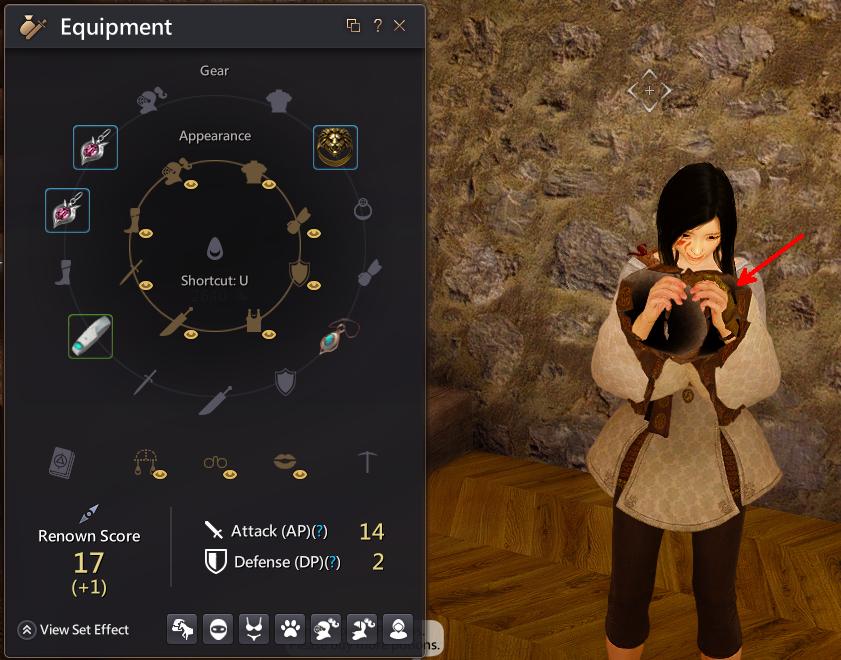Pop out the Equipment window
Viewport: 841px width, 660px height.
point(353,26)
